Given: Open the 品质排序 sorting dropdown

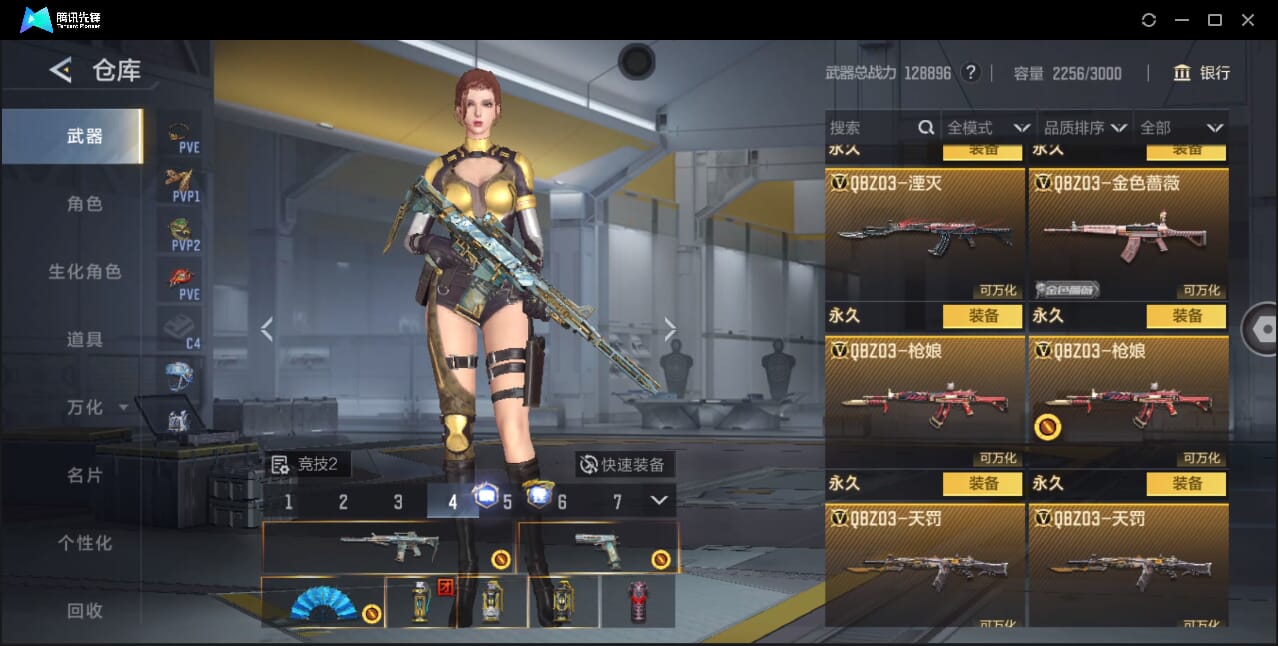Looking at the screenshot, I should coord(1085,128).
